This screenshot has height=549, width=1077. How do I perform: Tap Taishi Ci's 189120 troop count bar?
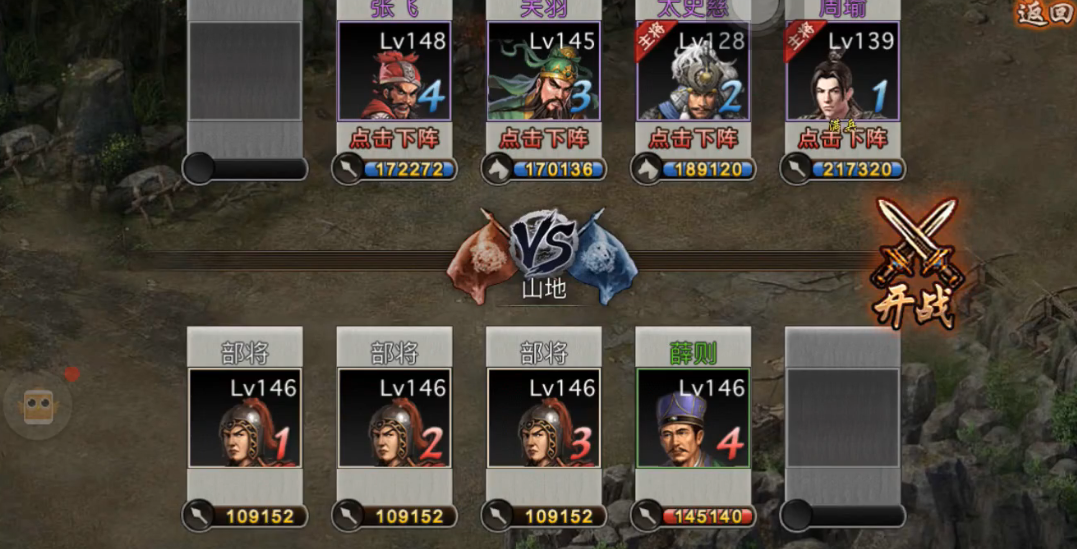click(704, 169)
